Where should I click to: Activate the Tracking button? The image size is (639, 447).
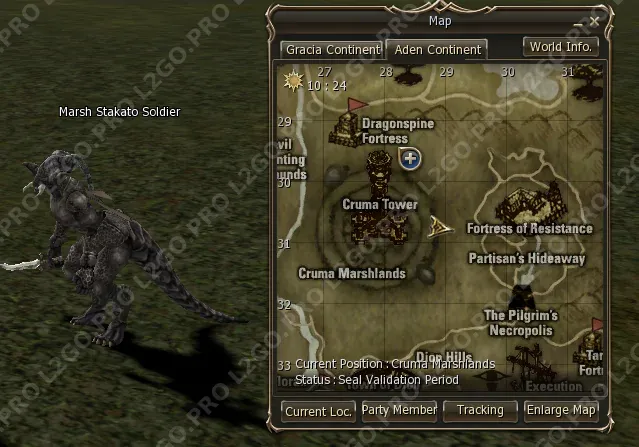[480, 410]
